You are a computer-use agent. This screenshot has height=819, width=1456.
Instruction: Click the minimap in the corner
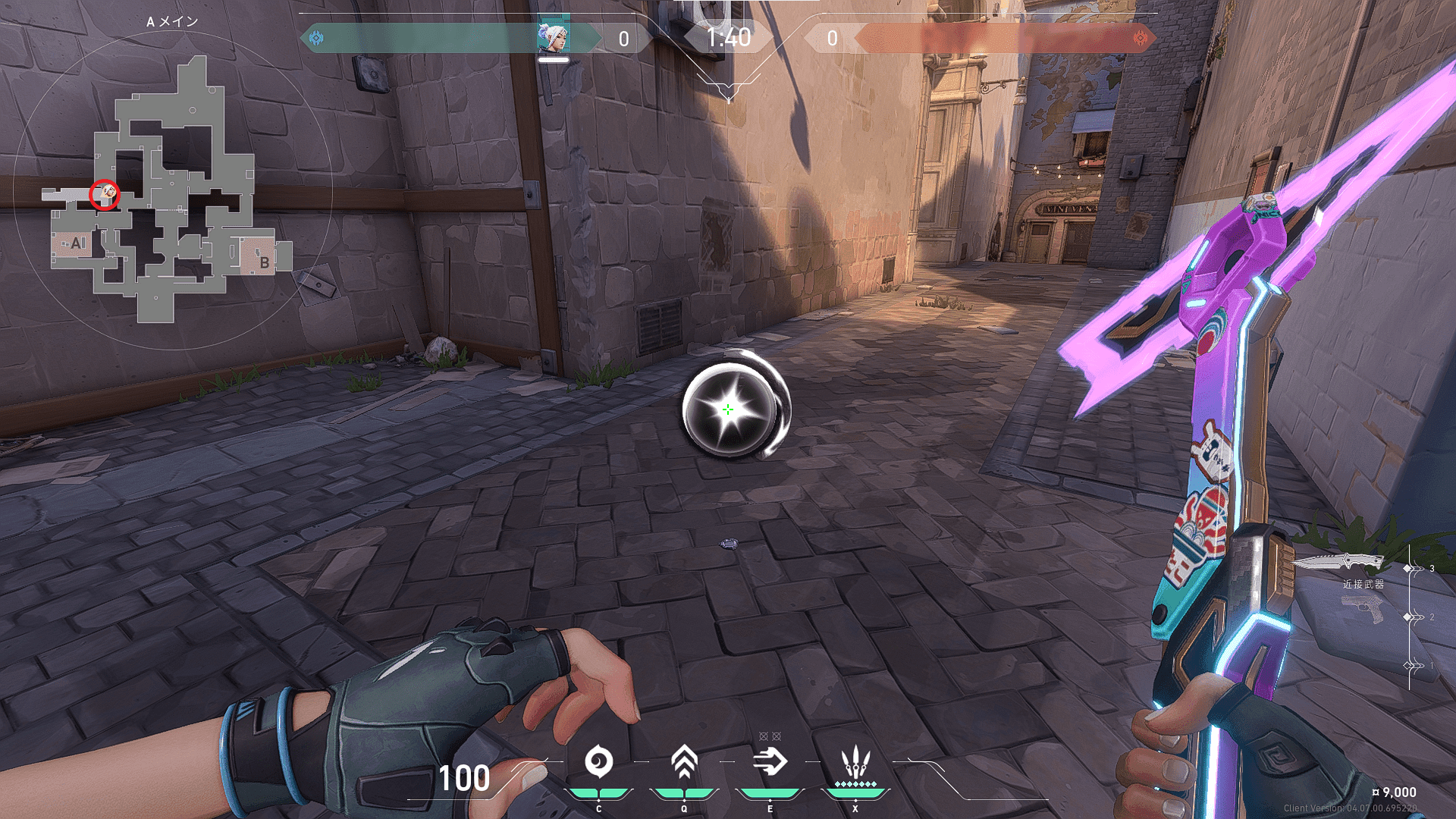tap(173, 191)
